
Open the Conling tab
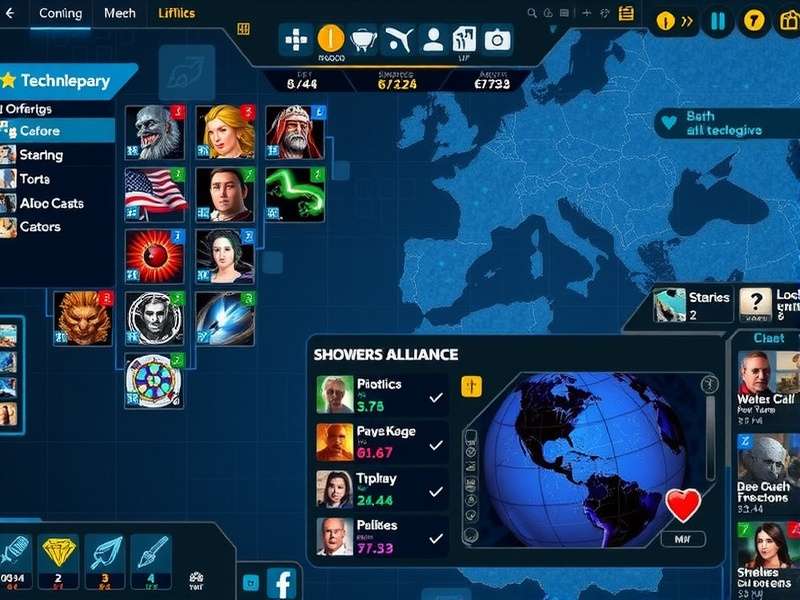tap(59, 14)
